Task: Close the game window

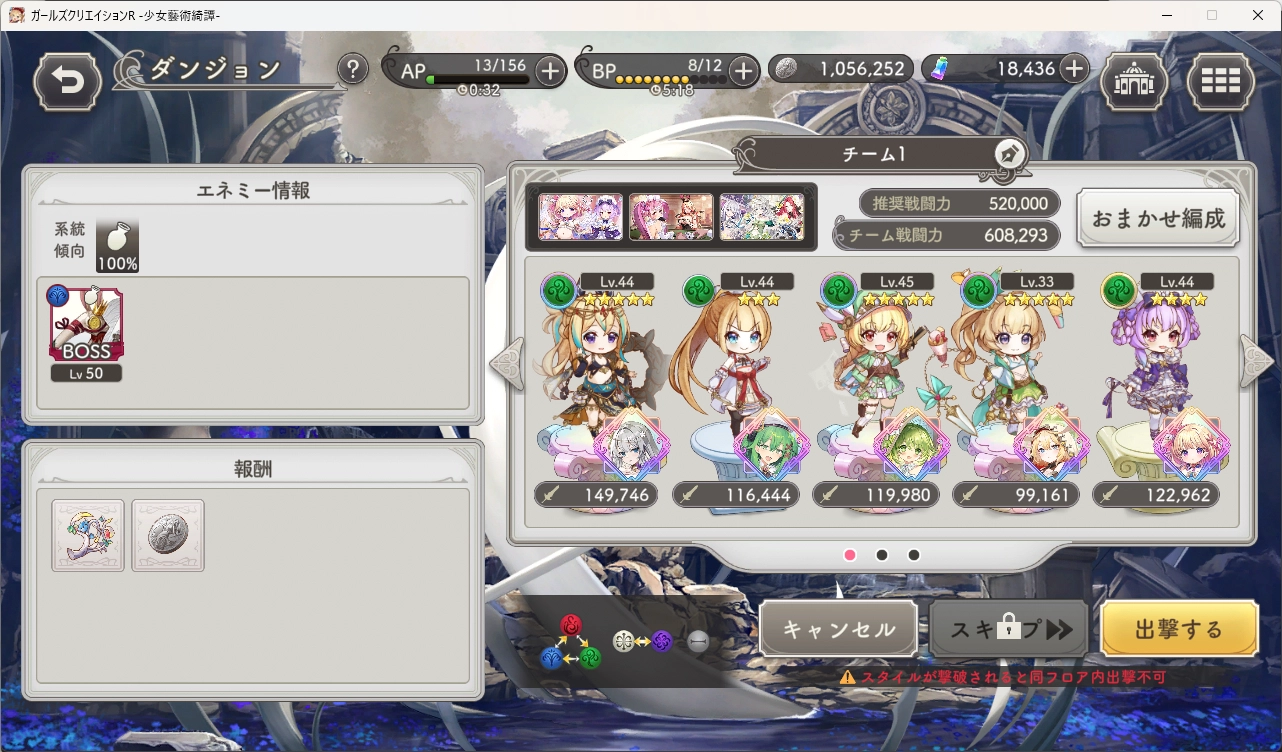Action: (1258, 15)
